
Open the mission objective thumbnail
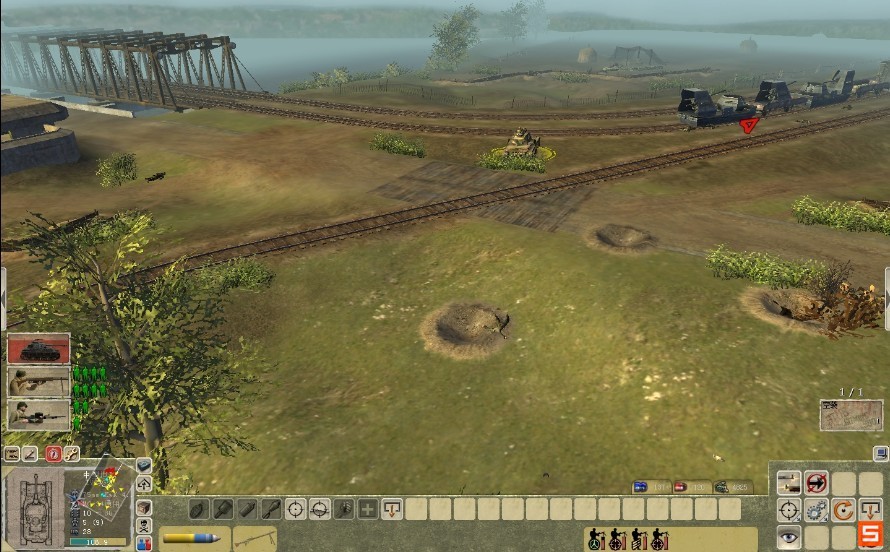coord(851,415)
